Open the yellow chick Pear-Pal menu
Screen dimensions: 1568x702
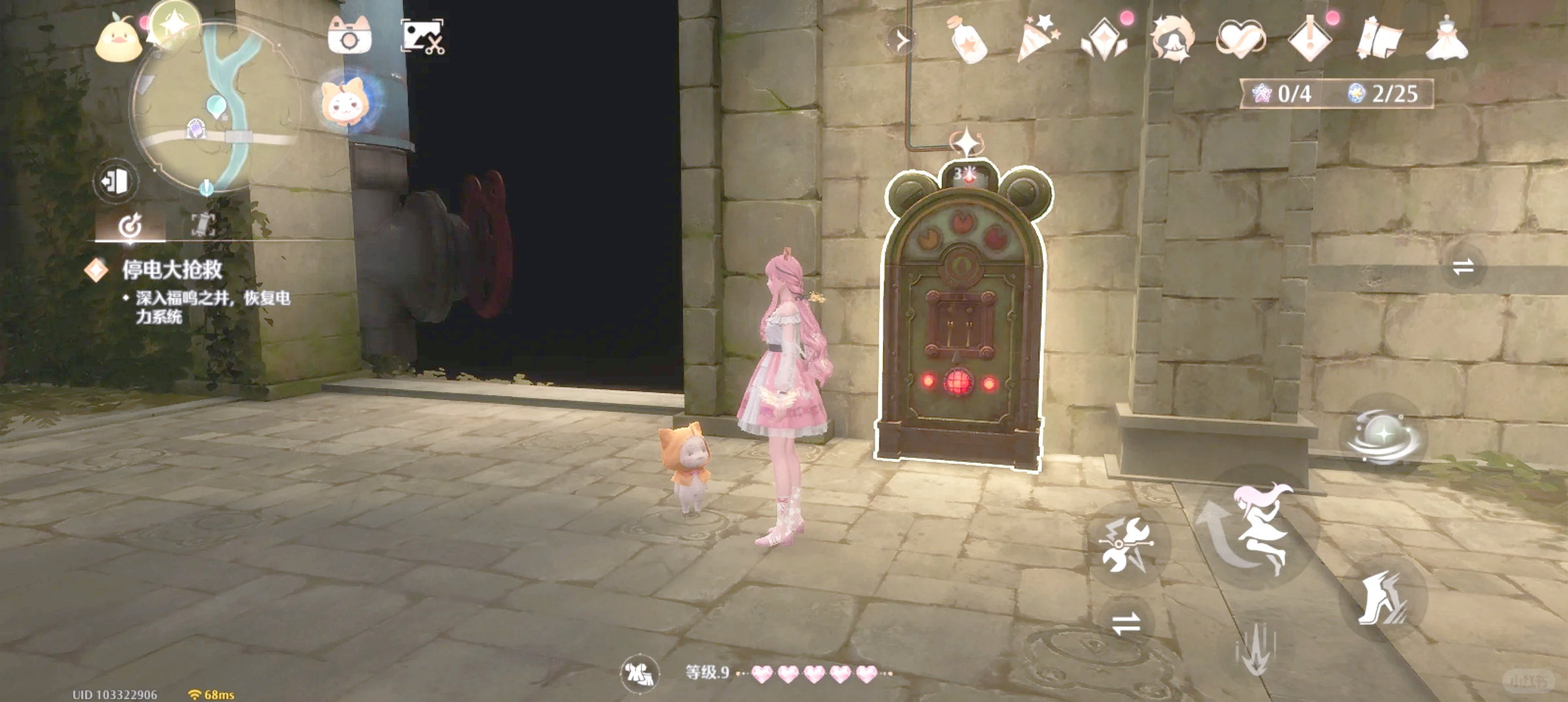[x=118, y=40]
